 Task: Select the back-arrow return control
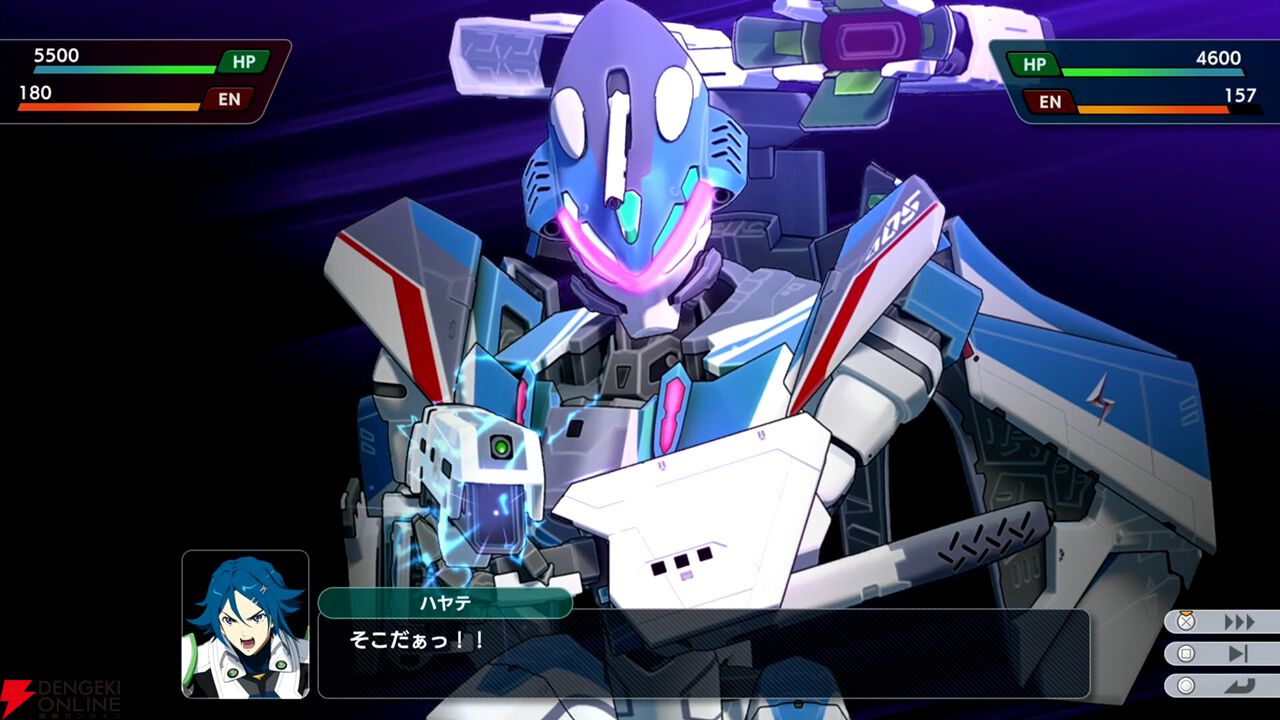point(1240,685)
